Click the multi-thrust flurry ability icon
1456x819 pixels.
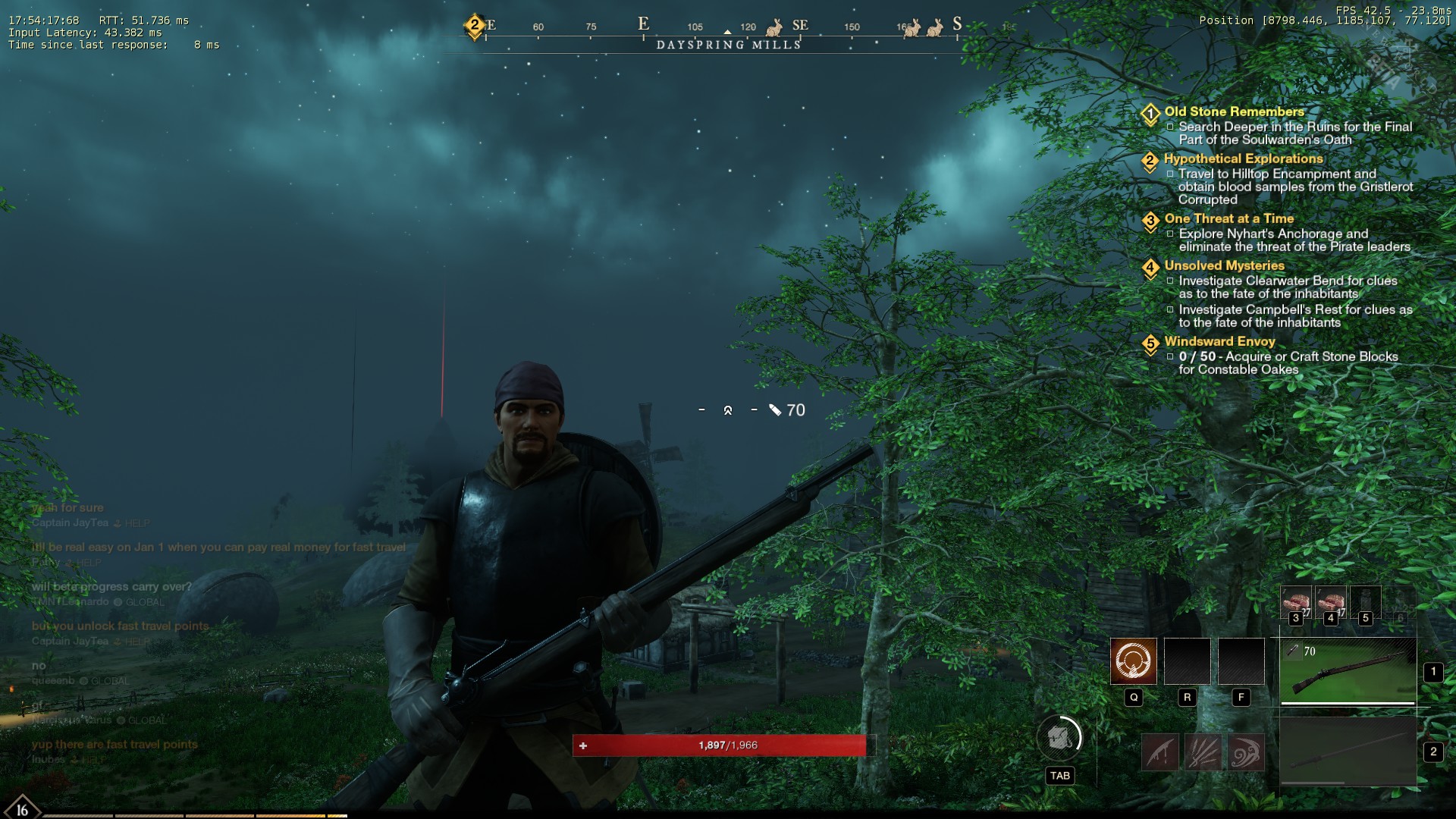[1203, 753]
